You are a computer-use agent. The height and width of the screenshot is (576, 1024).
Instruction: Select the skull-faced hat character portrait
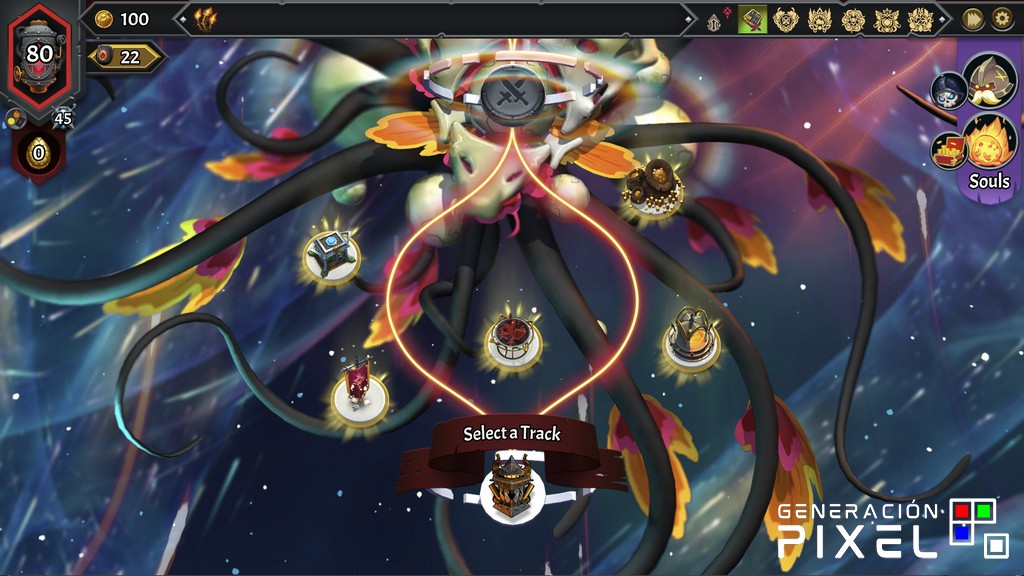coord(948,90)
